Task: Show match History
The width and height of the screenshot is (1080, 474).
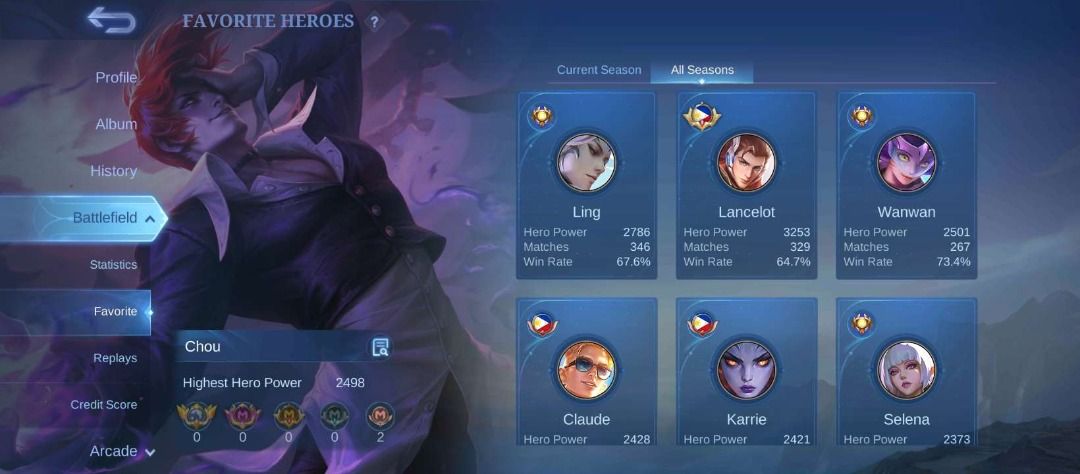Action: pos(113,171)
